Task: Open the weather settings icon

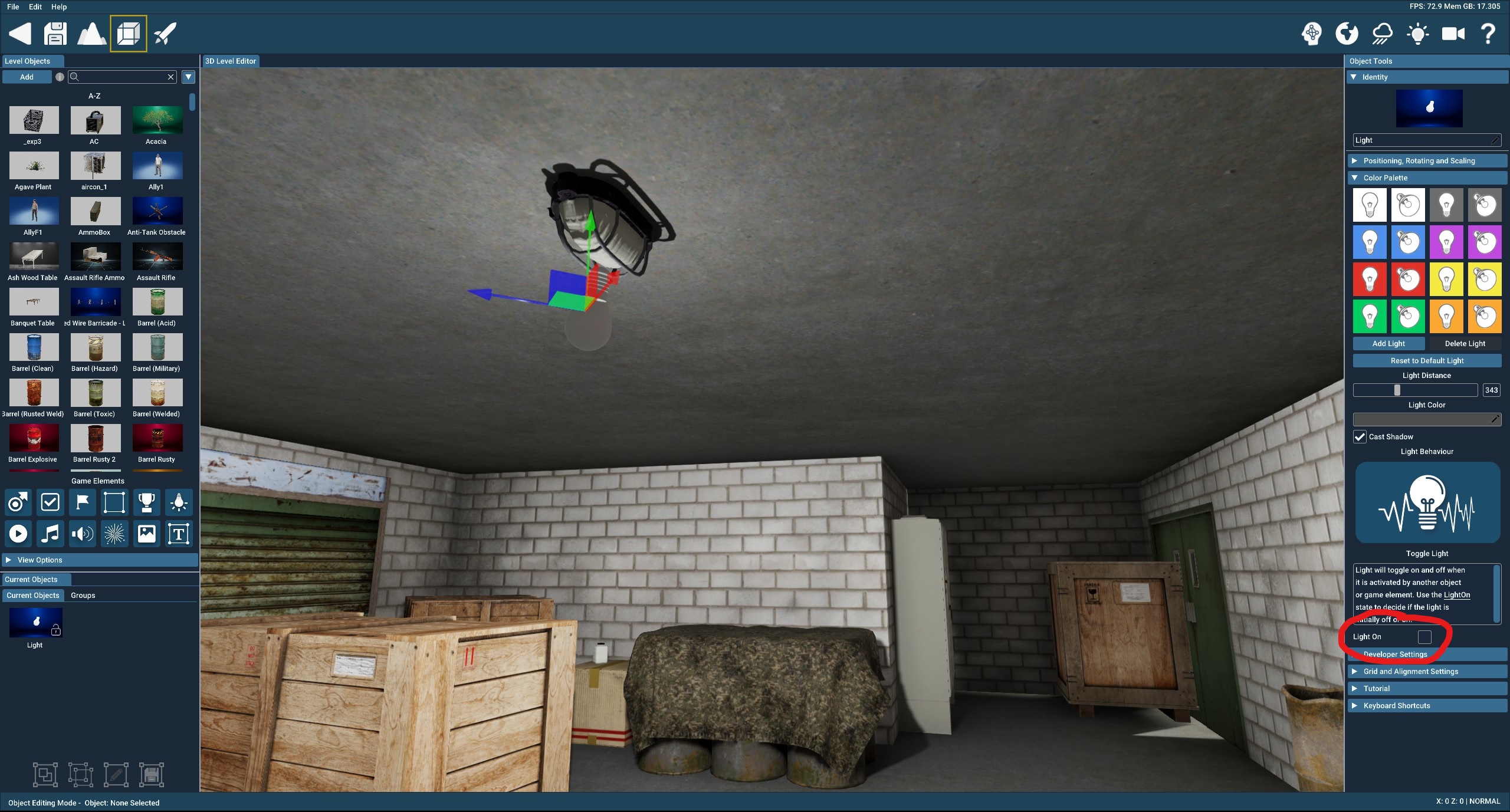Action: pos(1381,34)
